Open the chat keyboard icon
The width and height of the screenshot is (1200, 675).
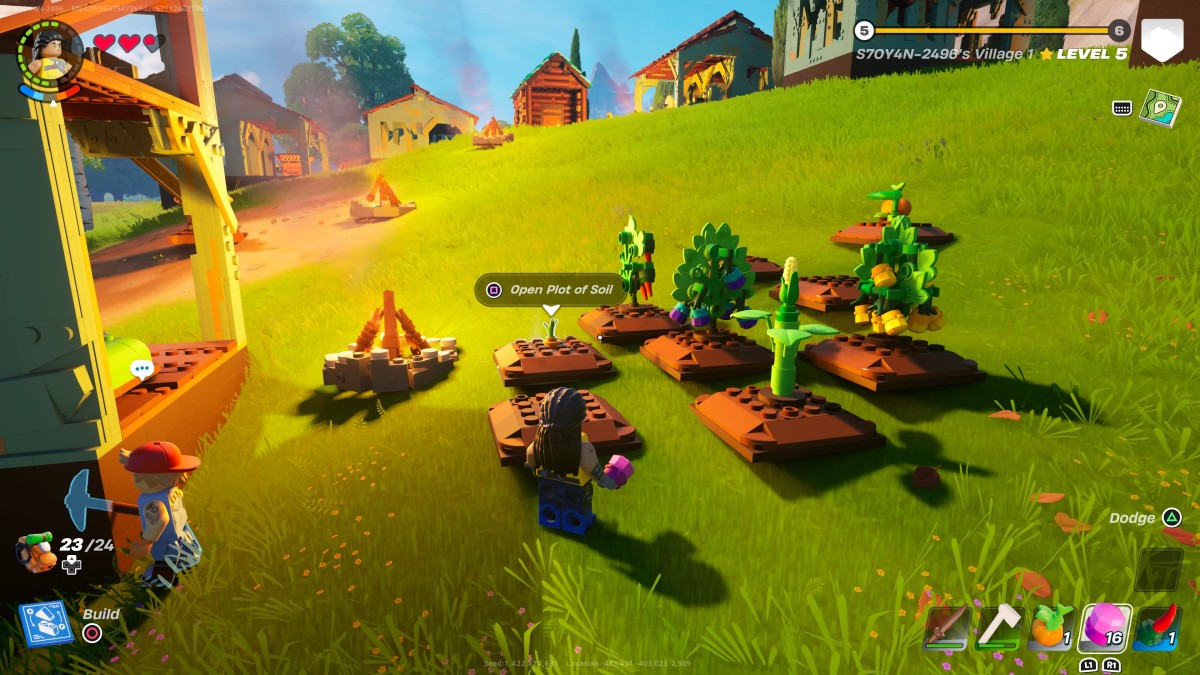(x=1122, y=108)
